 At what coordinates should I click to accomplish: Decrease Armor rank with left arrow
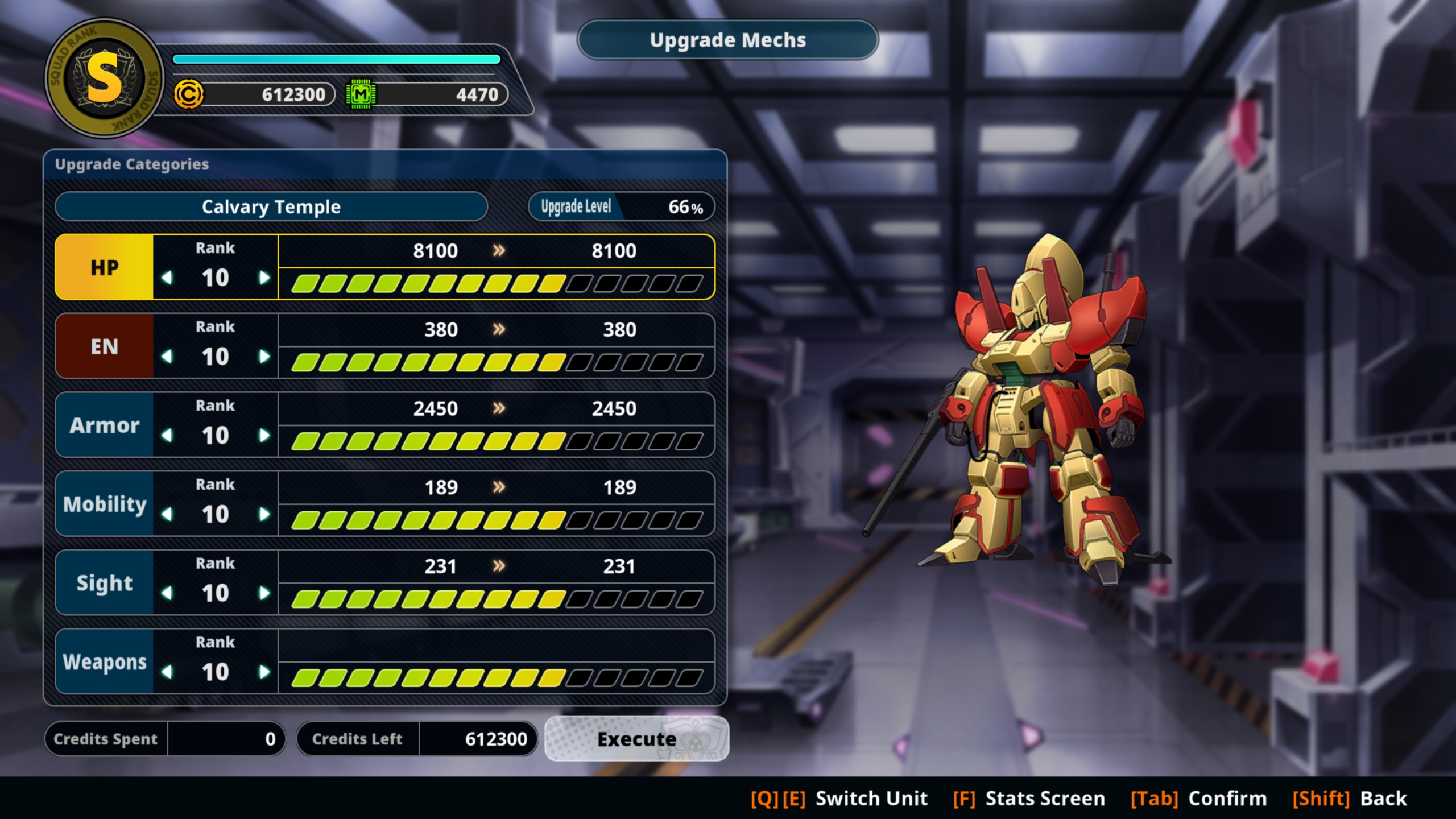coord(167,436)
